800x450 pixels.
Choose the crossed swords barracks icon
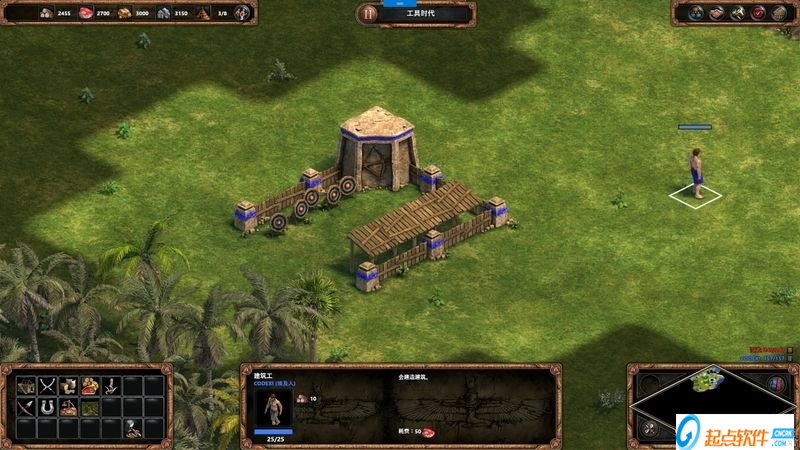[x=46, y=385]
